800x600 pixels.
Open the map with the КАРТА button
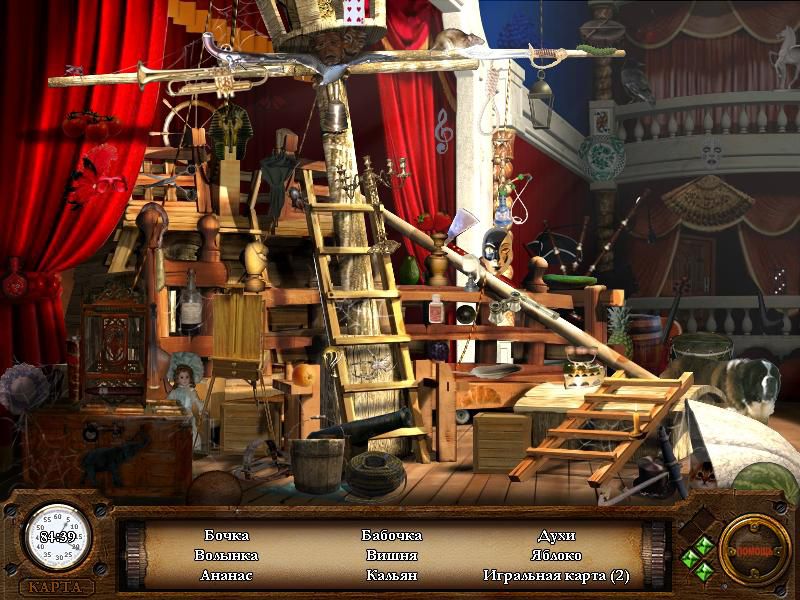(x=56, y=586)
